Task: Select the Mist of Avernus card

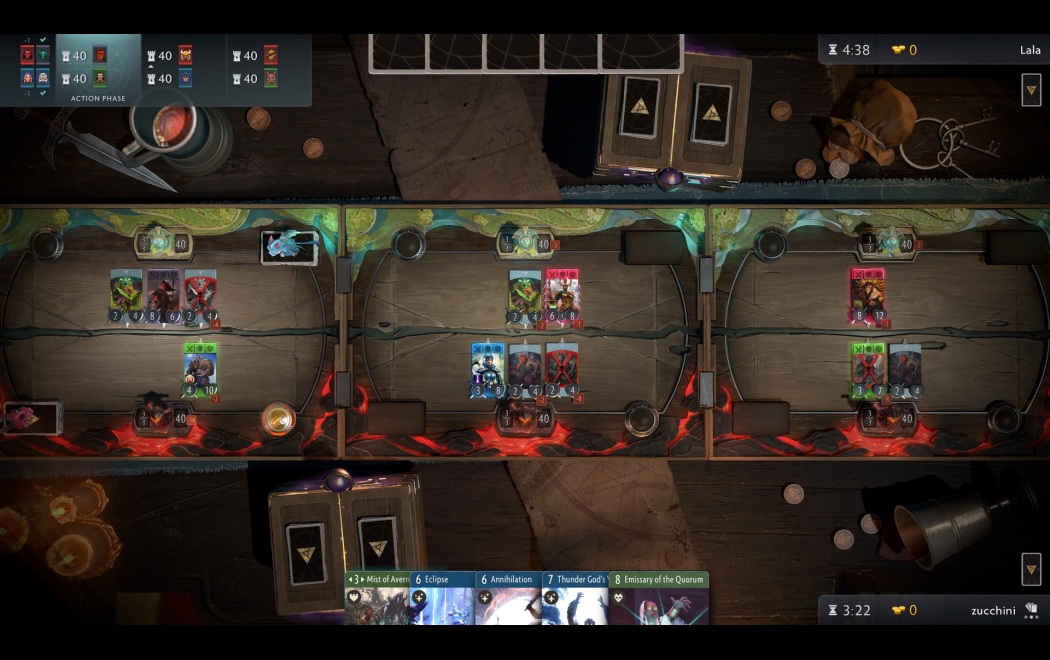Action: coord(377,598)
